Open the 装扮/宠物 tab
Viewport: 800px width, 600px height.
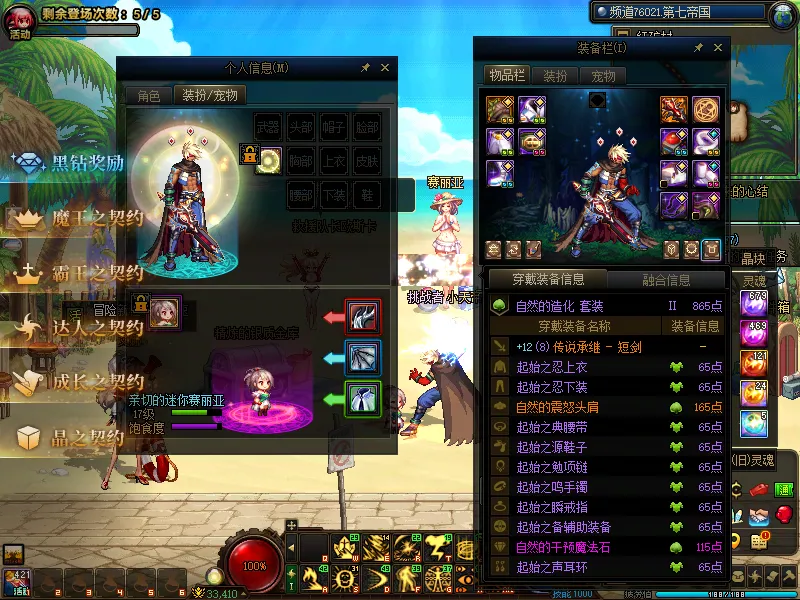209,96
